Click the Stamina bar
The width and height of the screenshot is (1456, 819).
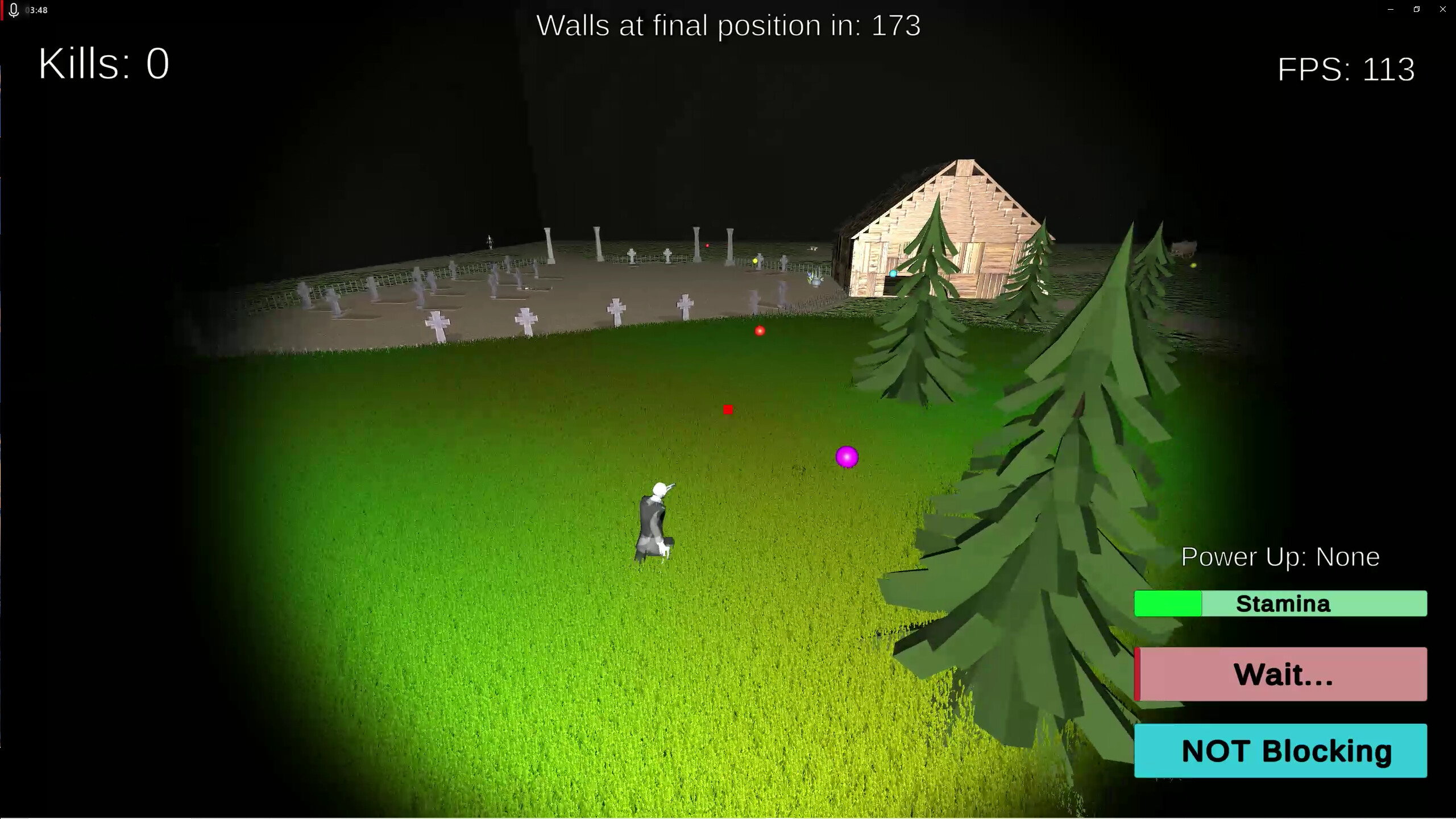1280,603
